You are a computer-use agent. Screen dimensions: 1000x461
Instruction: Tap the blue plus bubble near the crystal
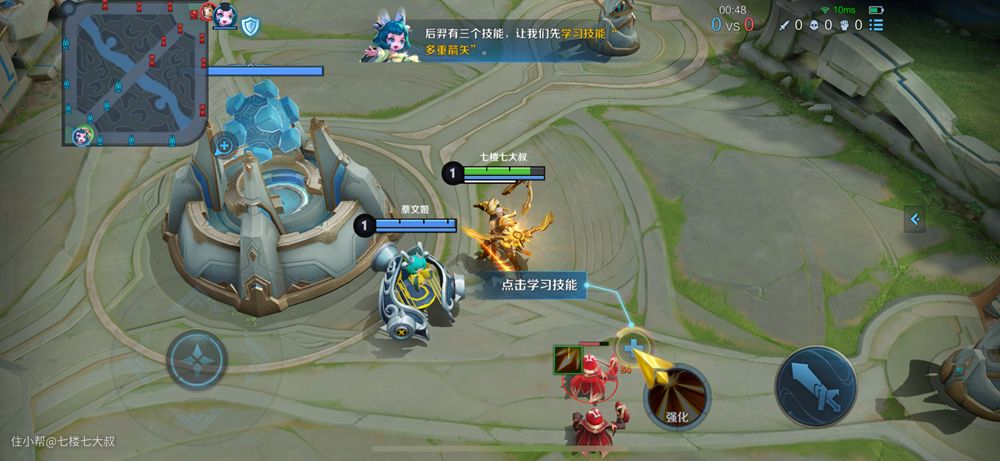coord(224,146)
